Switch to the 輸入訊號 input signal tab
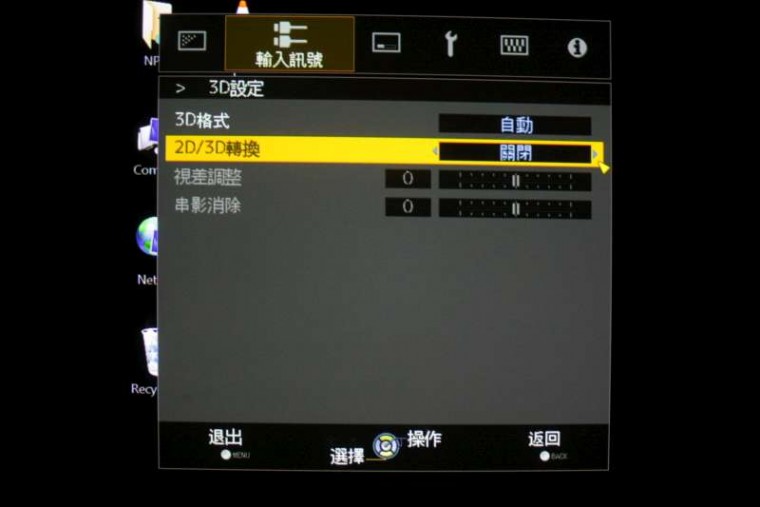 [289, 45]
